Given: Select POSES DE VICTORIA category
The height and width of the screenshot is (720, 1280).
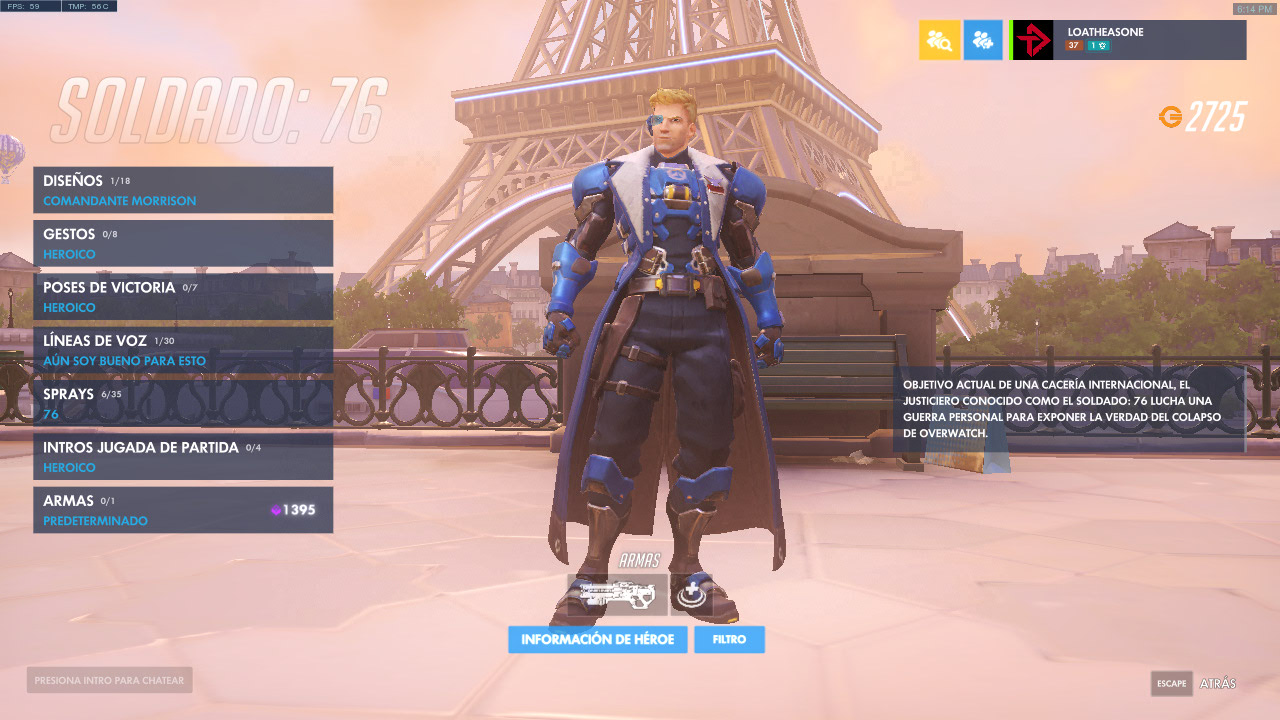Looking at the screenshot, I should pos(183,296).
